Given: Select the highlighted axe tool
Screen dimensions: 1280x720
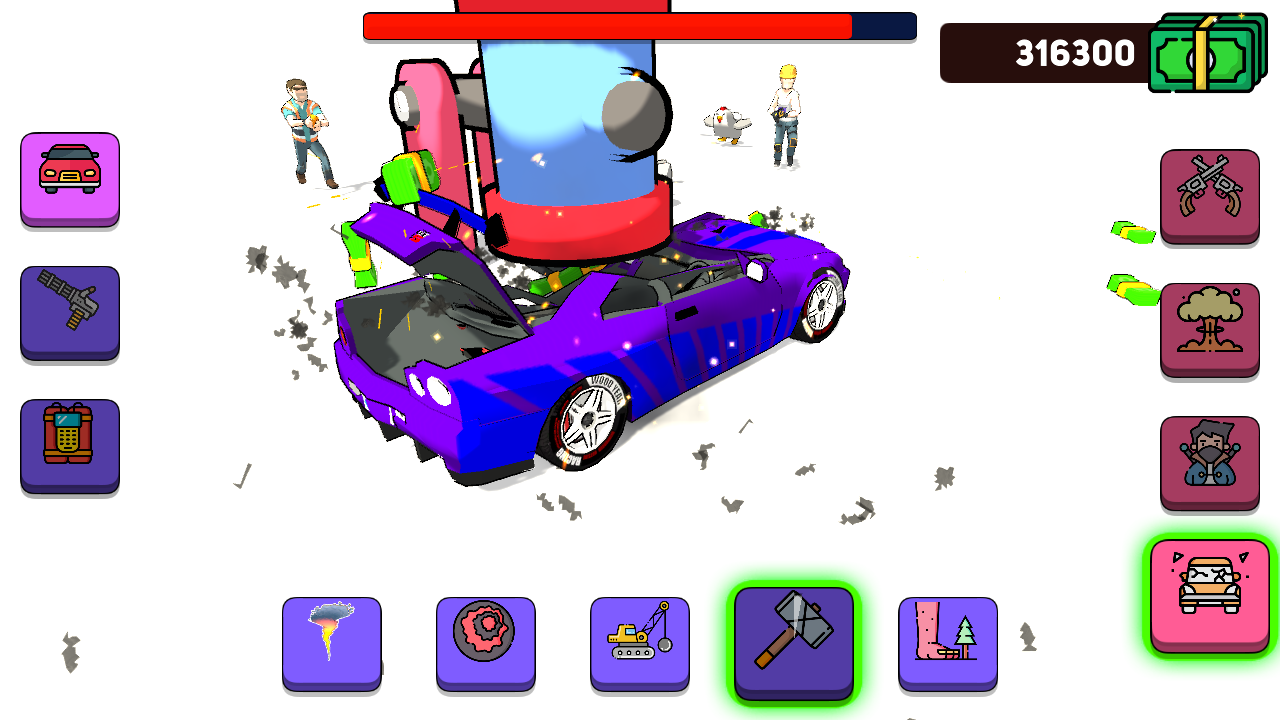Looking at the screenshot, I should tap(793, 642).
